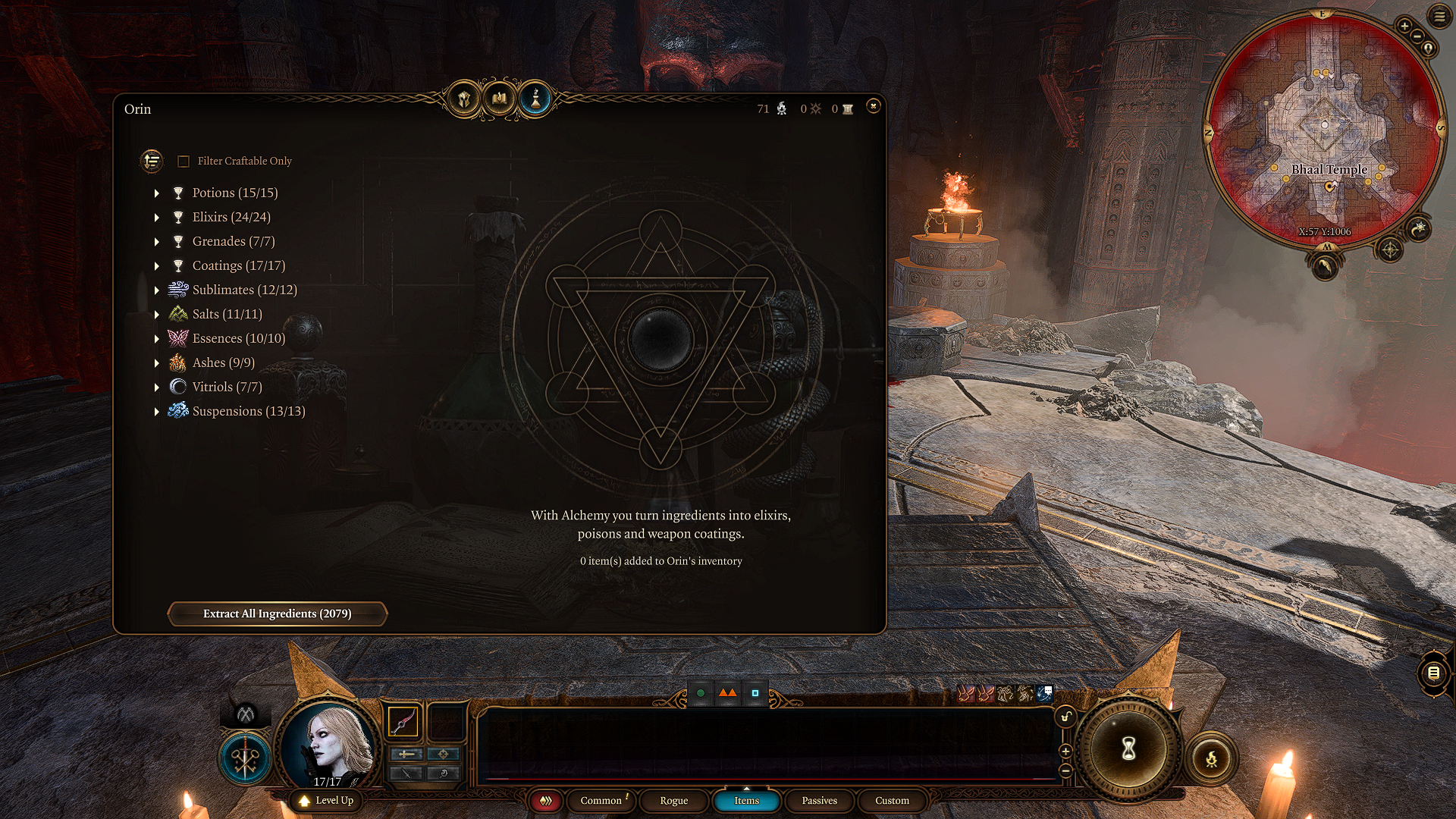Switch to the Common hotbar tab
This screenshot has height=819, width=1456.
coord(601,801)
